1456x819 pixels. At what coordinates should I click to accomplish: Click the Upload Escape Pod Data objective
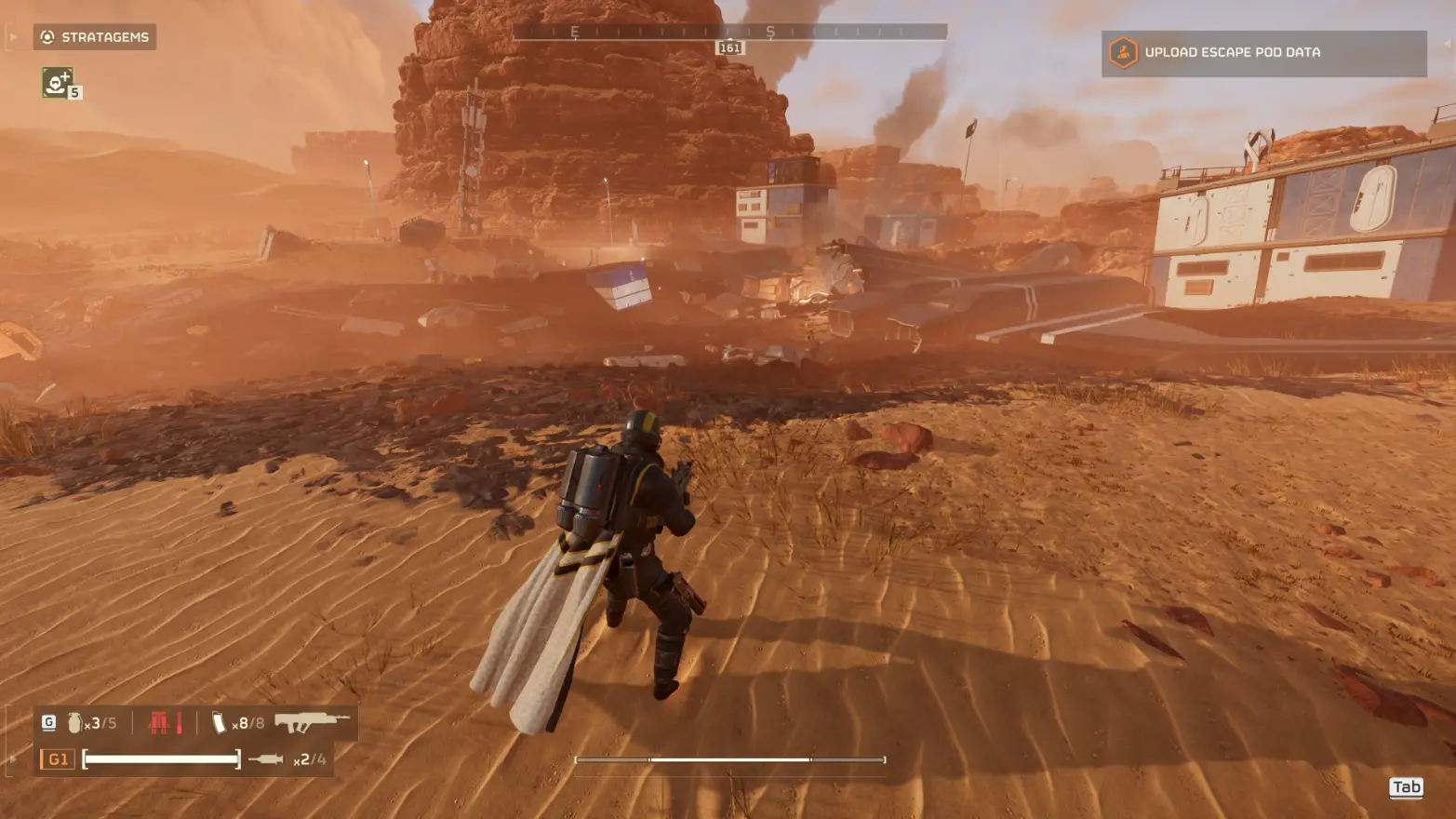click(1262, 53)
